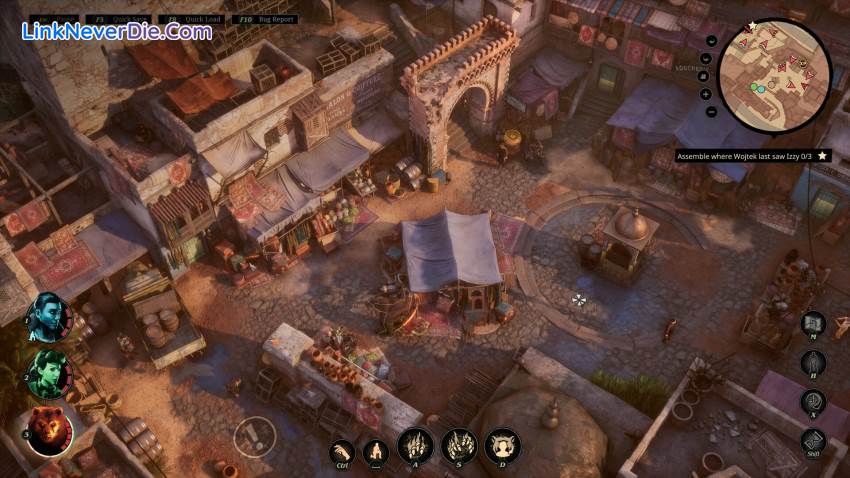Click the circular minimap

(774, 76)
